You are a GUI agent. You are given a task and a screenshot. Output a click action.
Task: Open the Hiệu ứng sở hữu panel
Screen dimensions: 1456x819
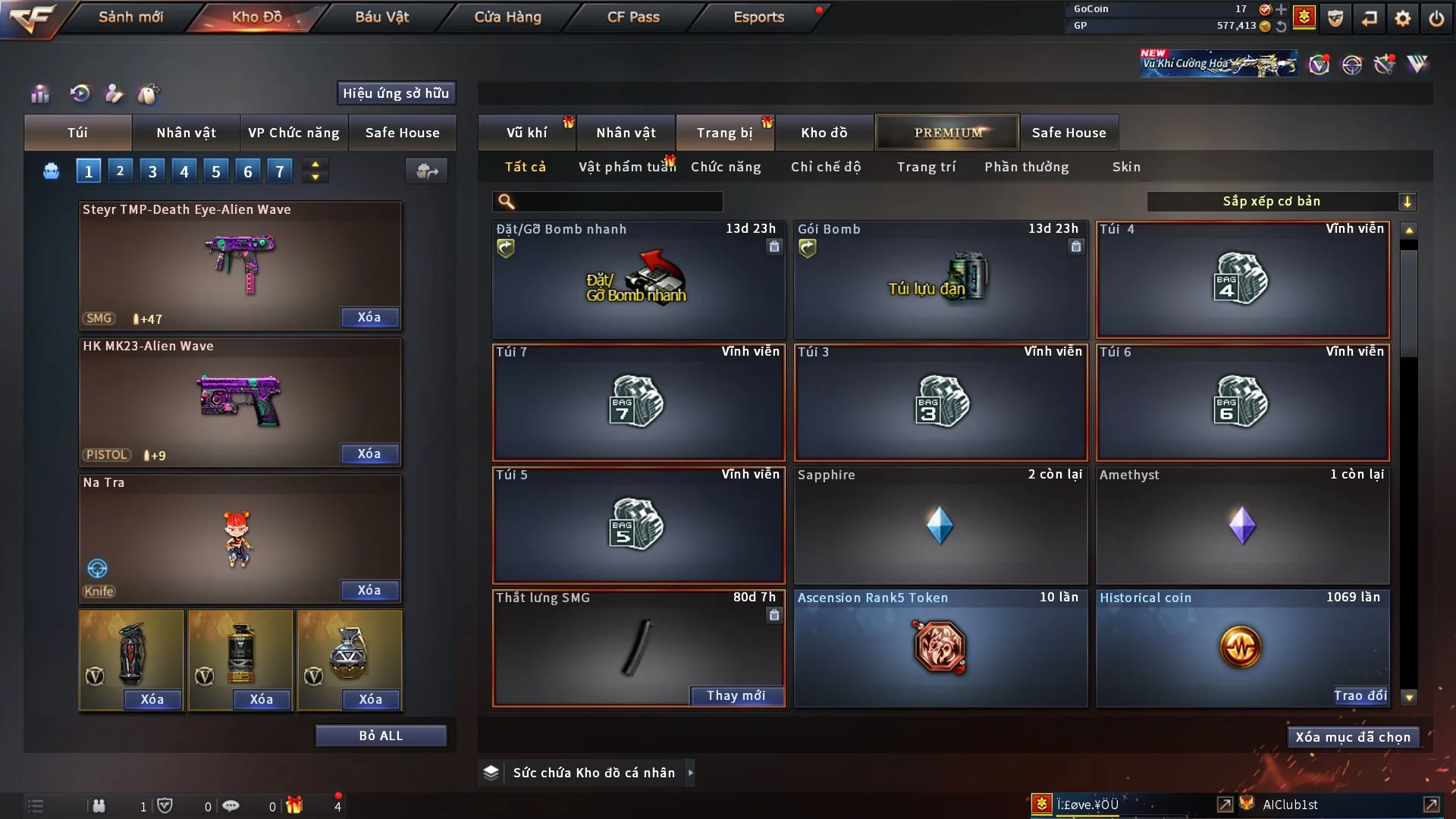396,93
